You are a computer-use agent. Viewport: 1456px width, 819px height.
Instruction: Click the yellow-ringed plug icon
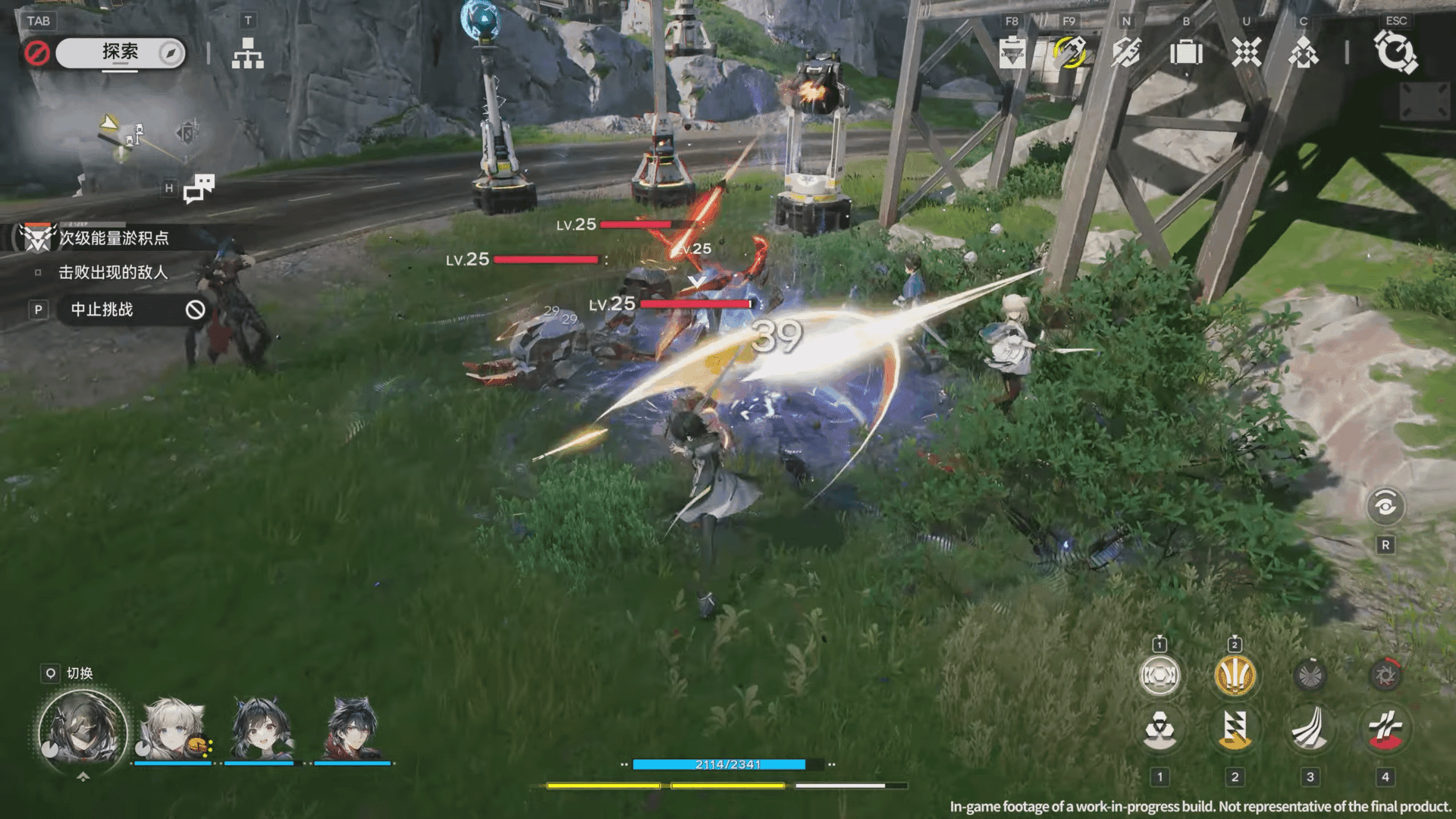(x=1069, y=53)
